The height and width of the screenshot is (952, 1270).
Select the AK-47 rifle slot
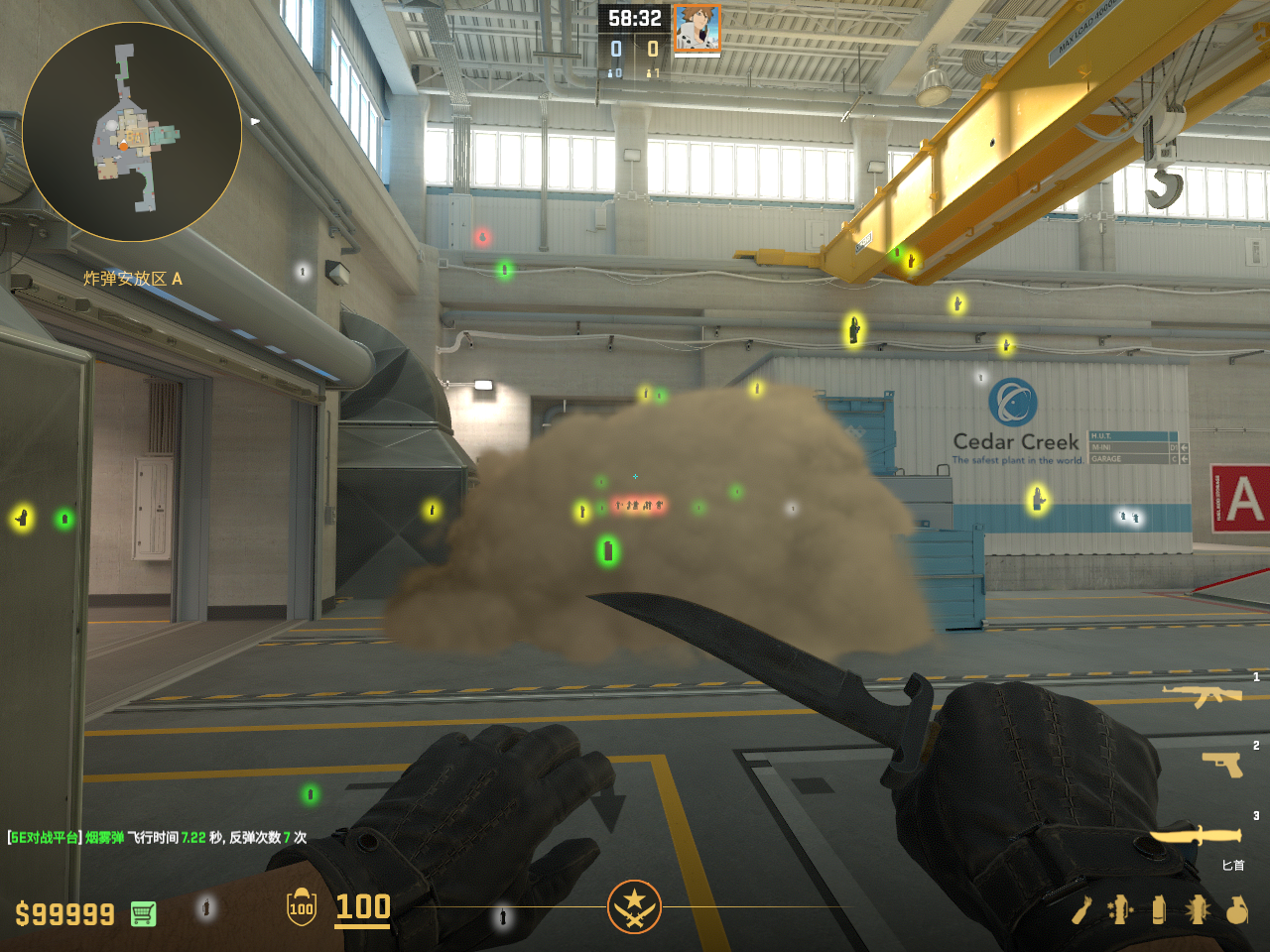[x=1202, y=695]
